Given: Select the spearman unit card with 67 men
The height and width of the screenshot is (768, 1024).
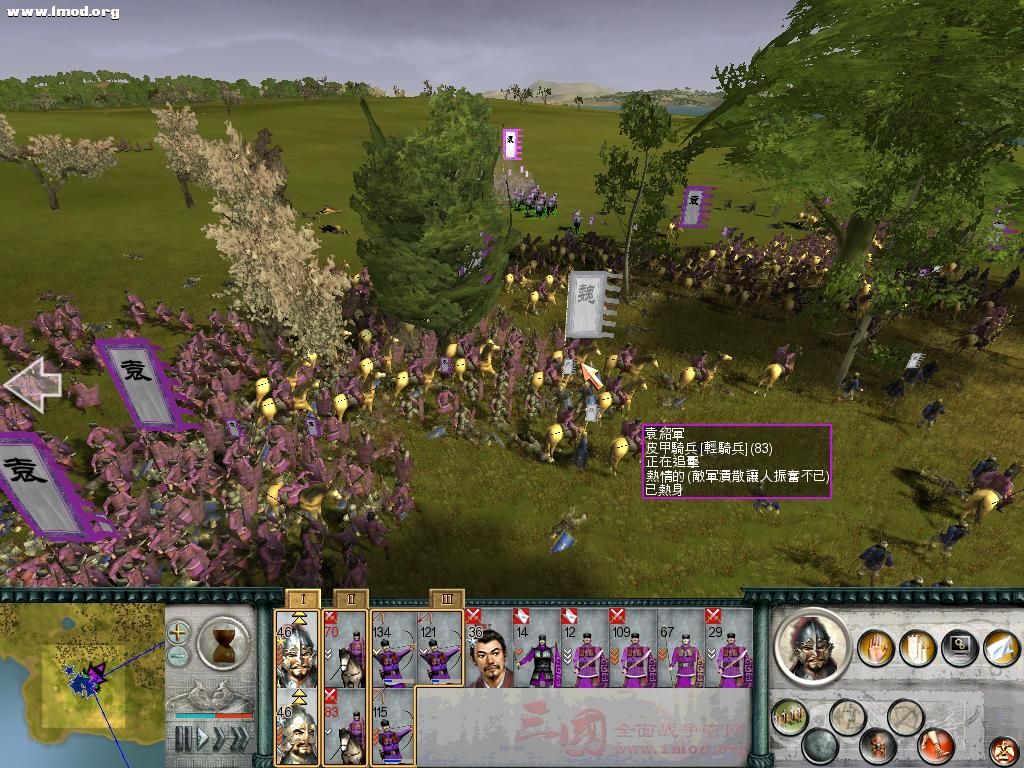Looking at the screenshot, I should (681, 648).
